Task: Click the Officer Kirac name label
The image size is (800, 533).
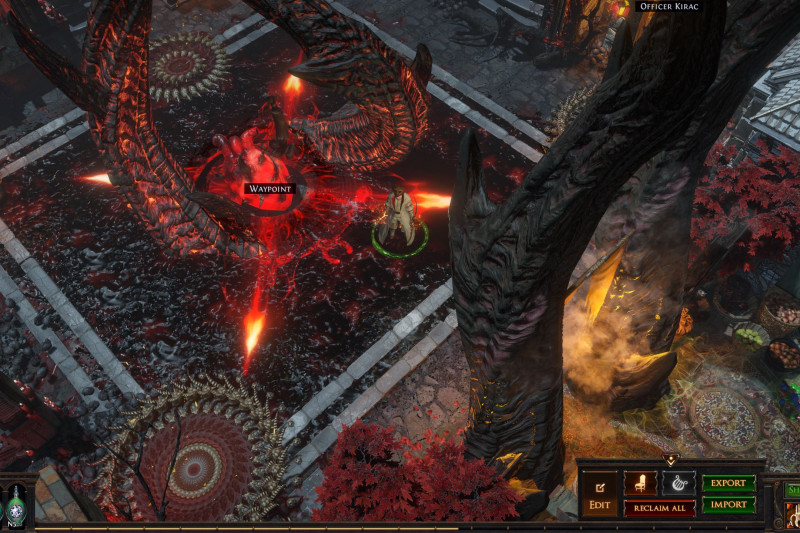Action: click(669, 6)
